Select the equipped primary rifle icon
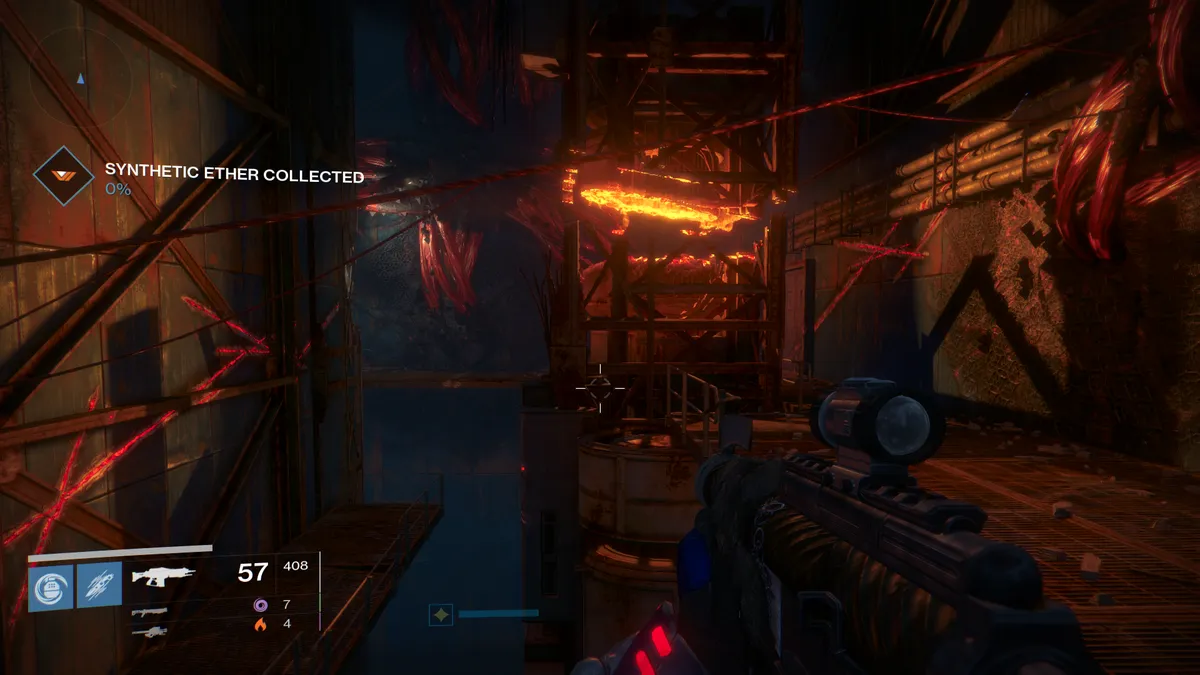 tap(161, 576)
